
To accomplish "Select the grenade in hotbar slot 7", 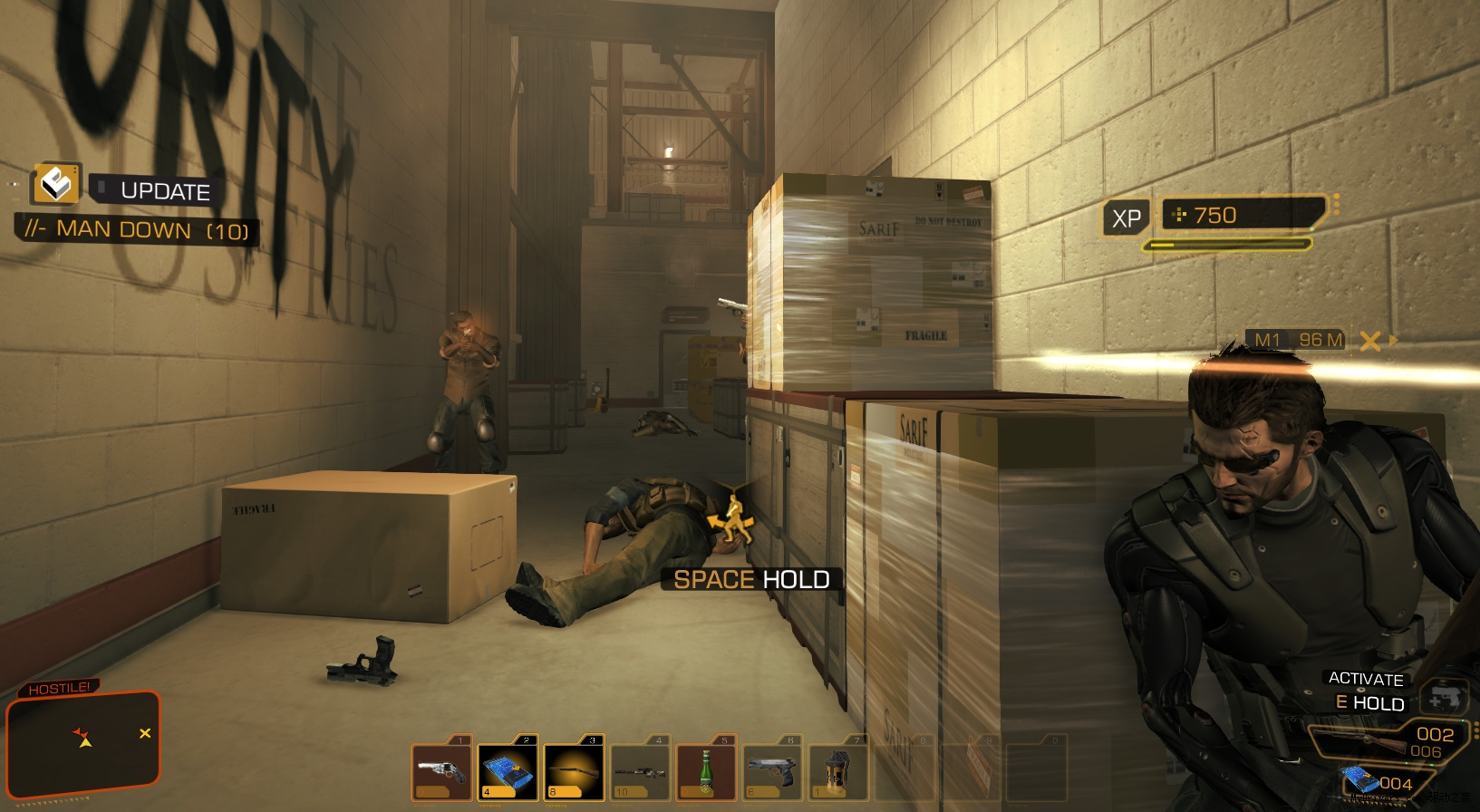I will [x=838, y=772].
